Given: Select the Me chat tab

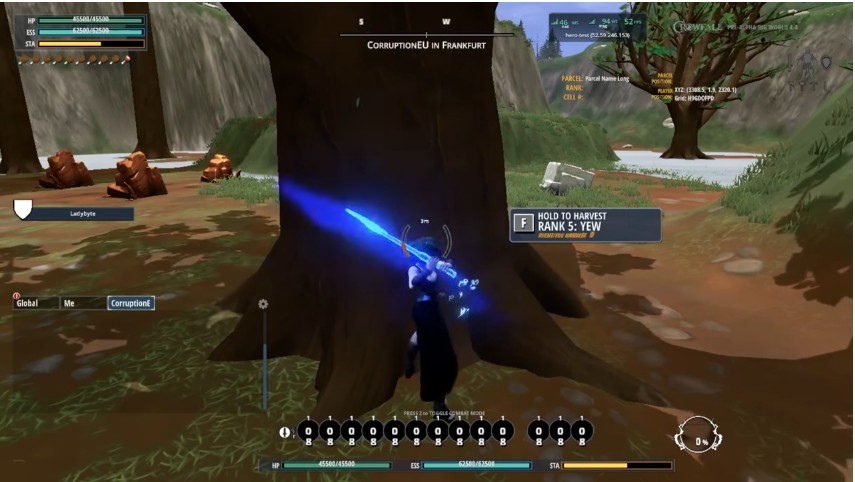Looking at the screenshot, I should [80, 303].
